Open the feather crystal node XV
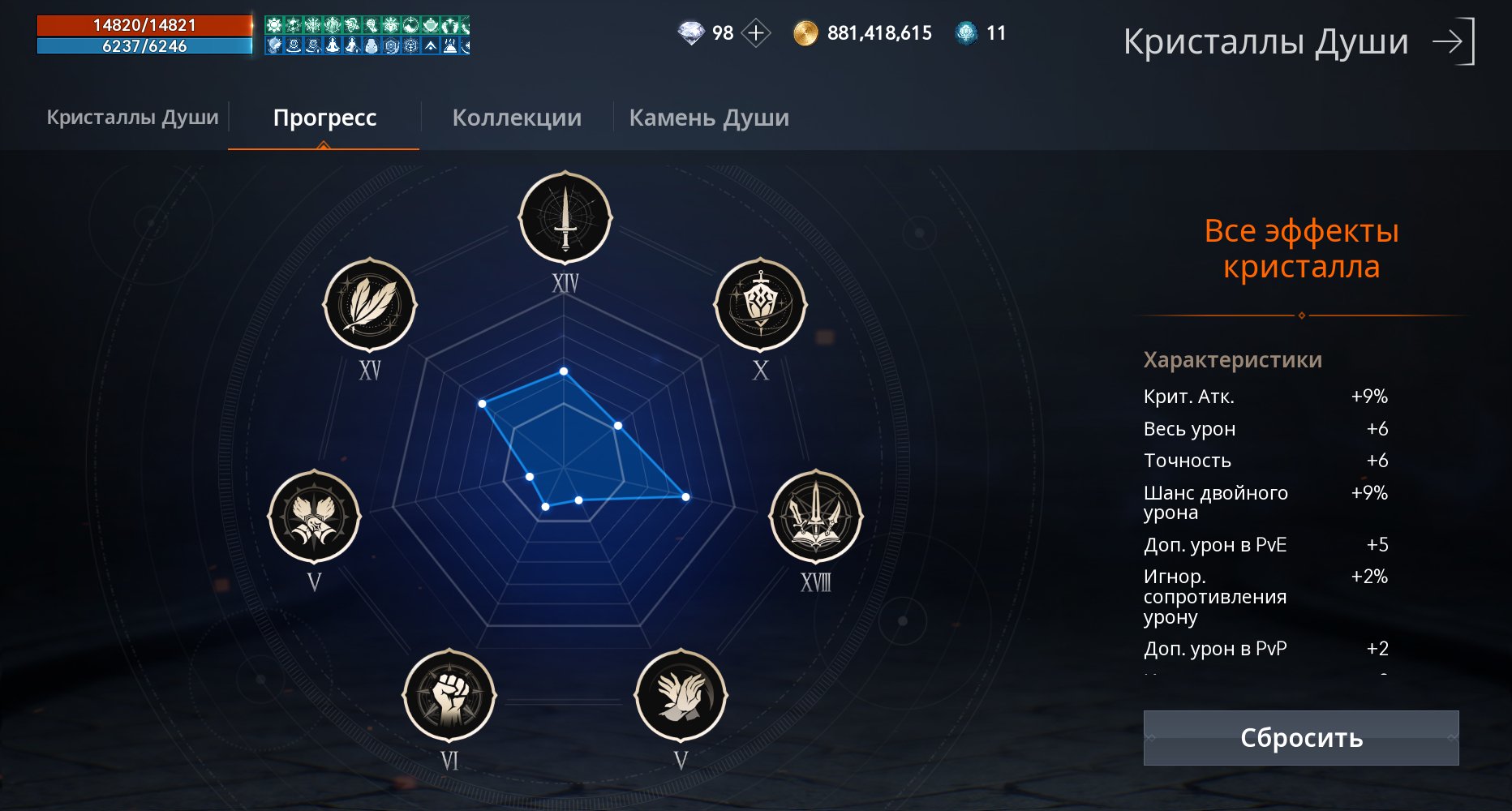Viewport: 1512px width, 811px height. (370, 306)
